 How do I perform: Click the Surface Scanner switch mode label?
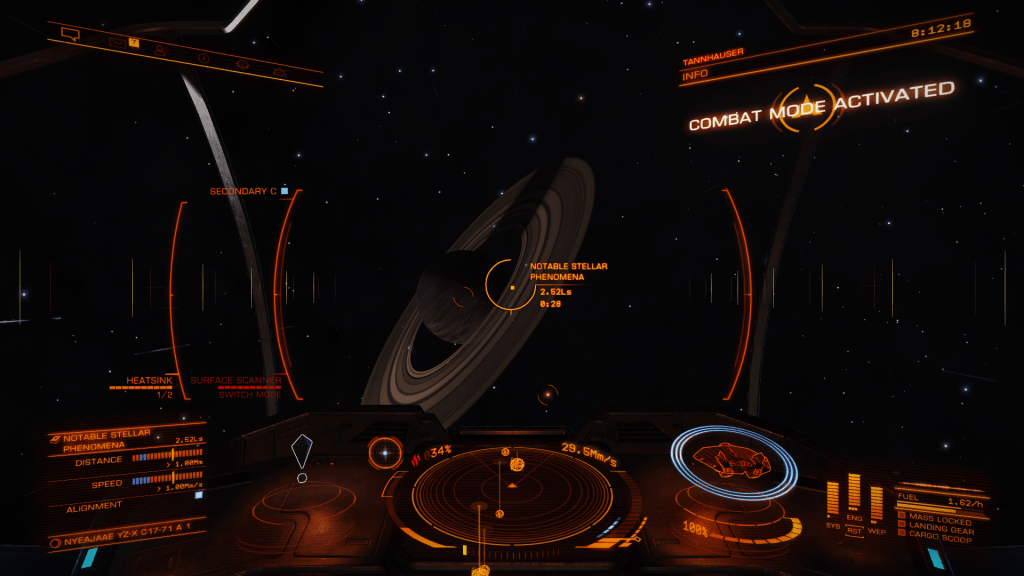pos(236,387)
